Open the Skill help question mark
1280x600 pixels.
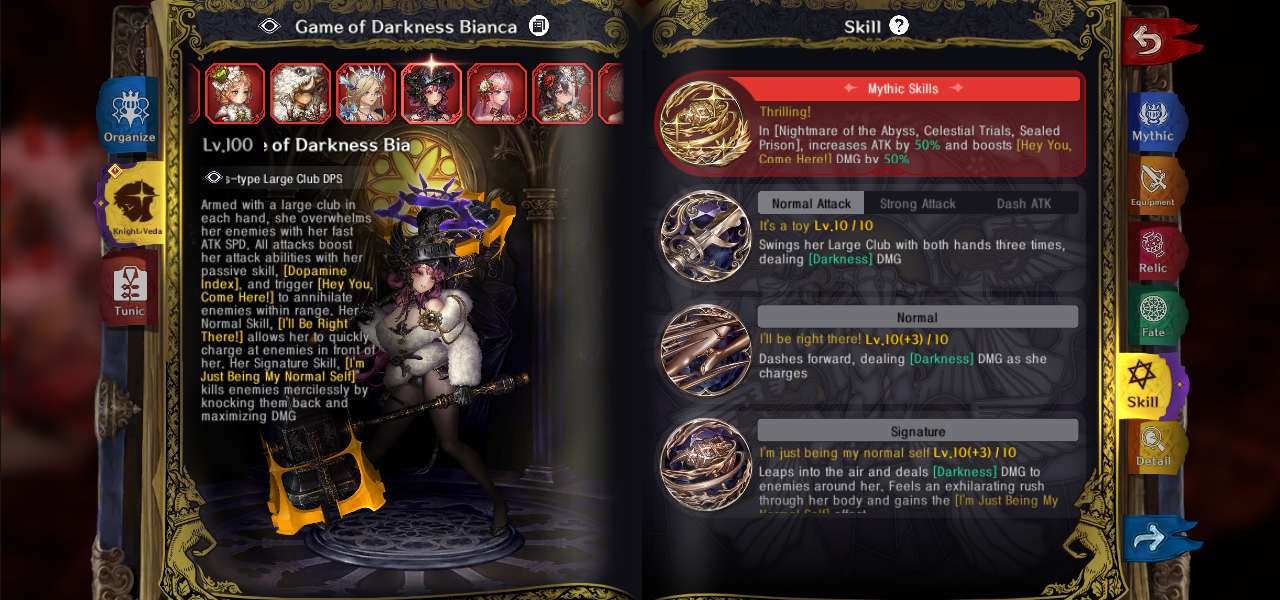pos(899,26)
